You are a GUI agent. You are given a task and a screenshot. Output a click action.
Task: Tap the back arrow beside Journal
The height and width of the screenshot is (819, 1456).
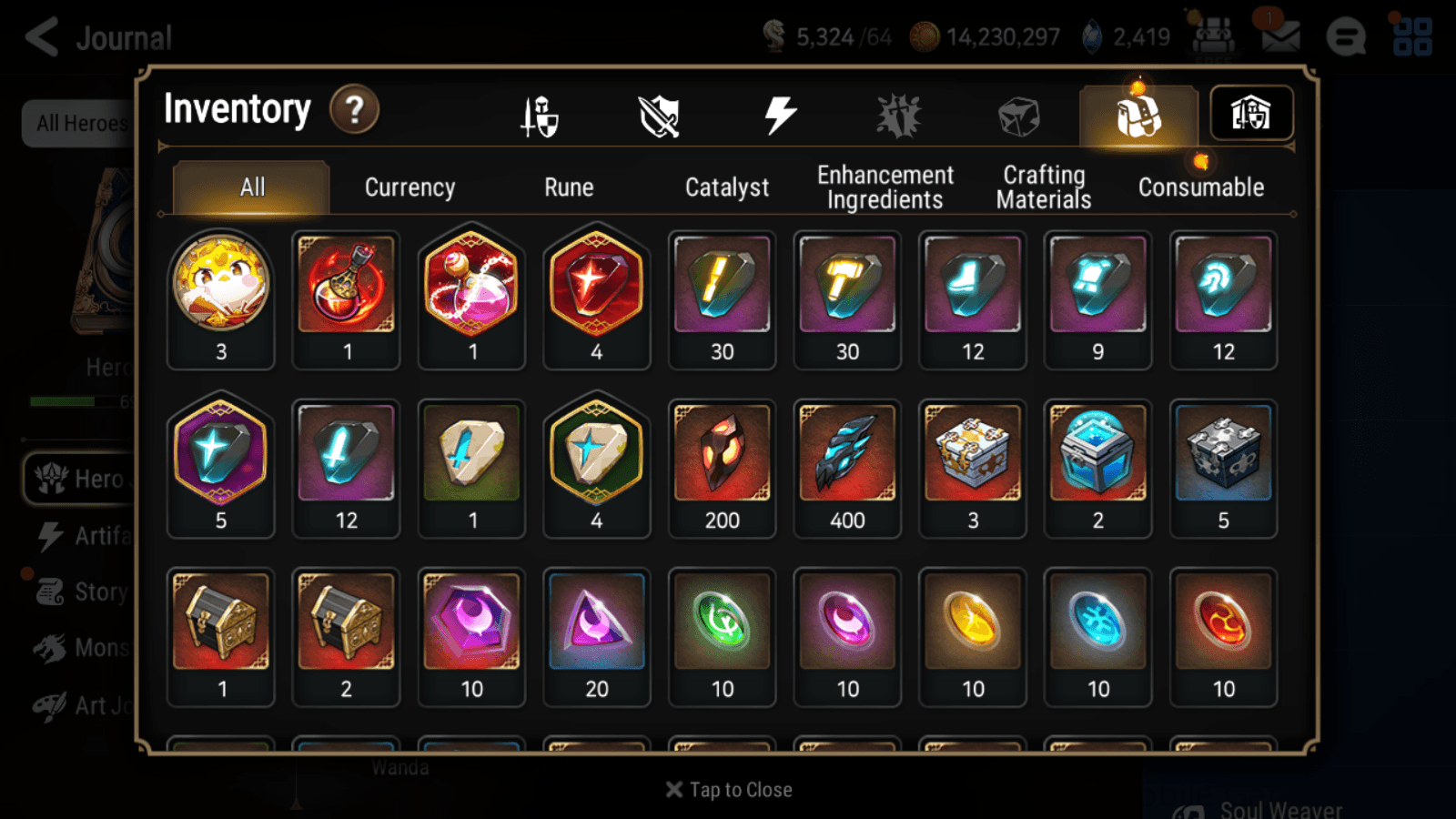[40, 36]
